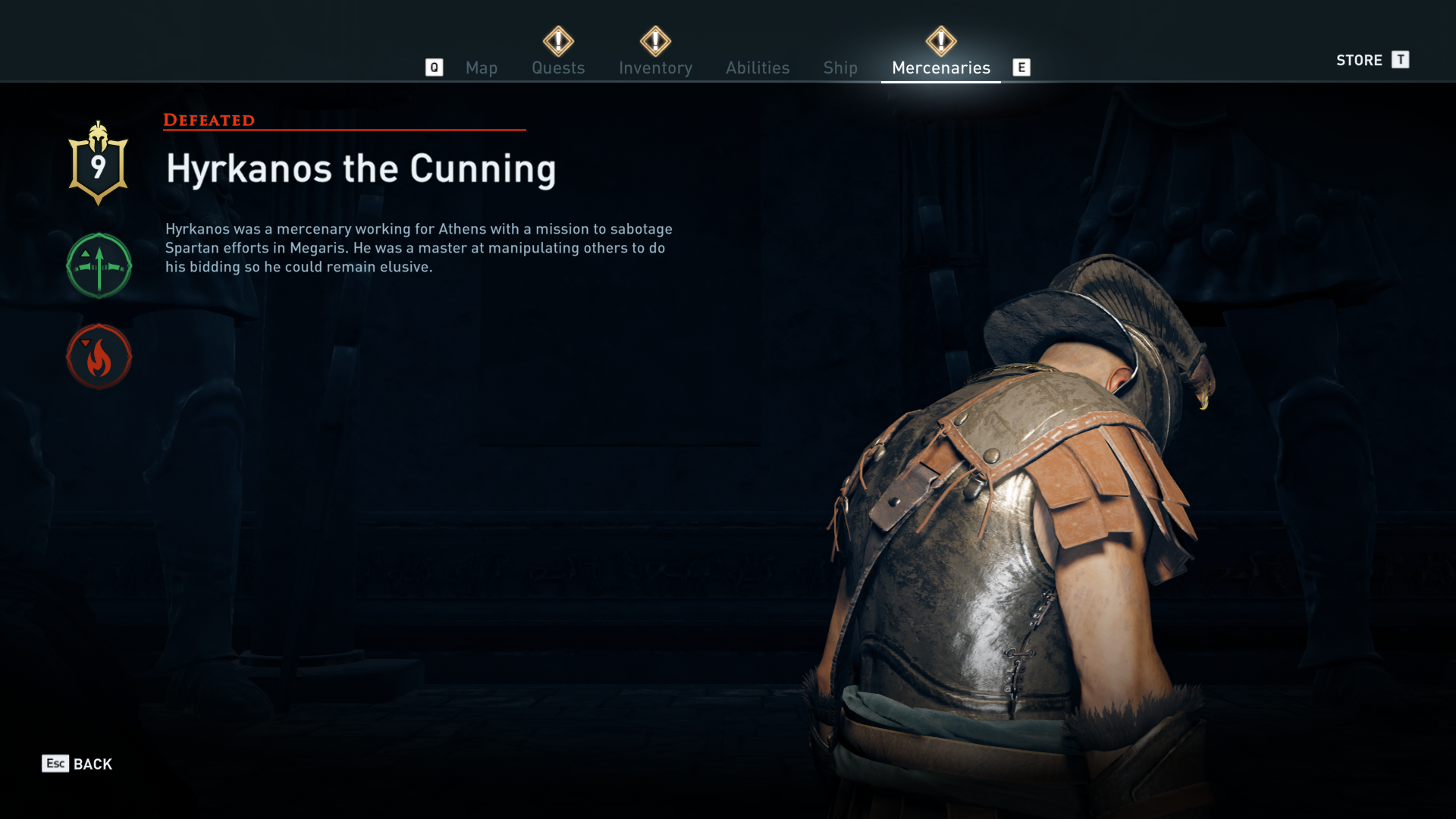Toggle the Defeated status label
Screen dimensions: 1456x819
(x=209, y=119)
